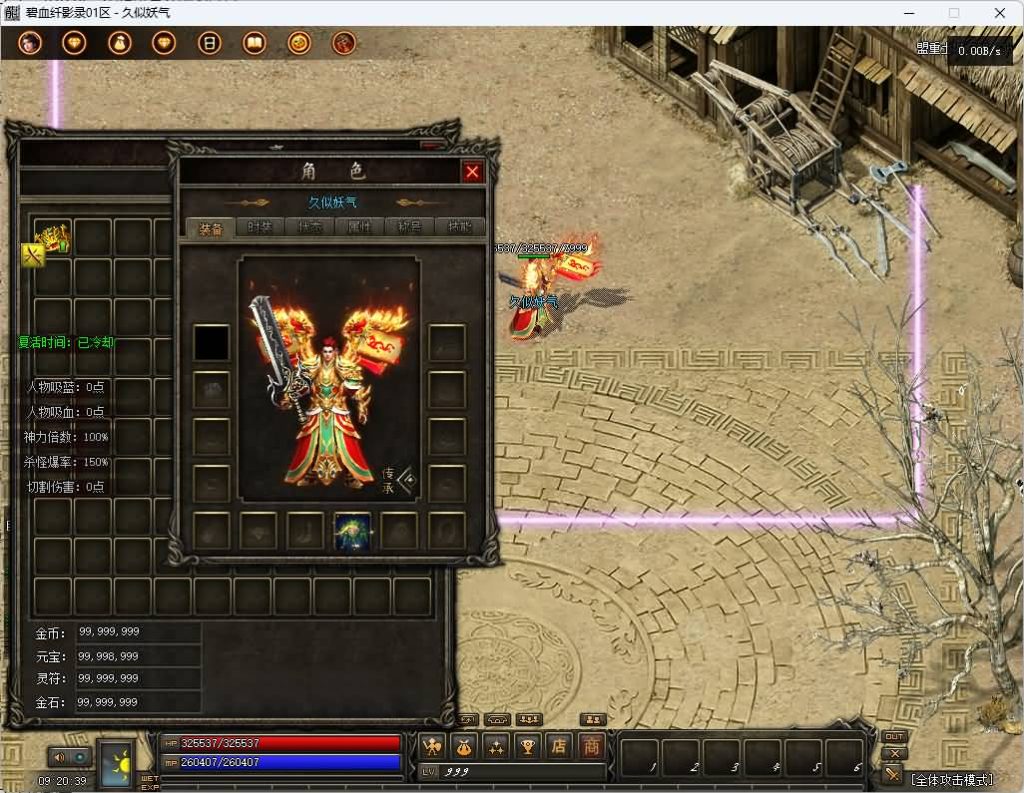The height and width of the screenshot is (793, 1024).
Task: Open the 商 mall button
Action: click(592, 745)
